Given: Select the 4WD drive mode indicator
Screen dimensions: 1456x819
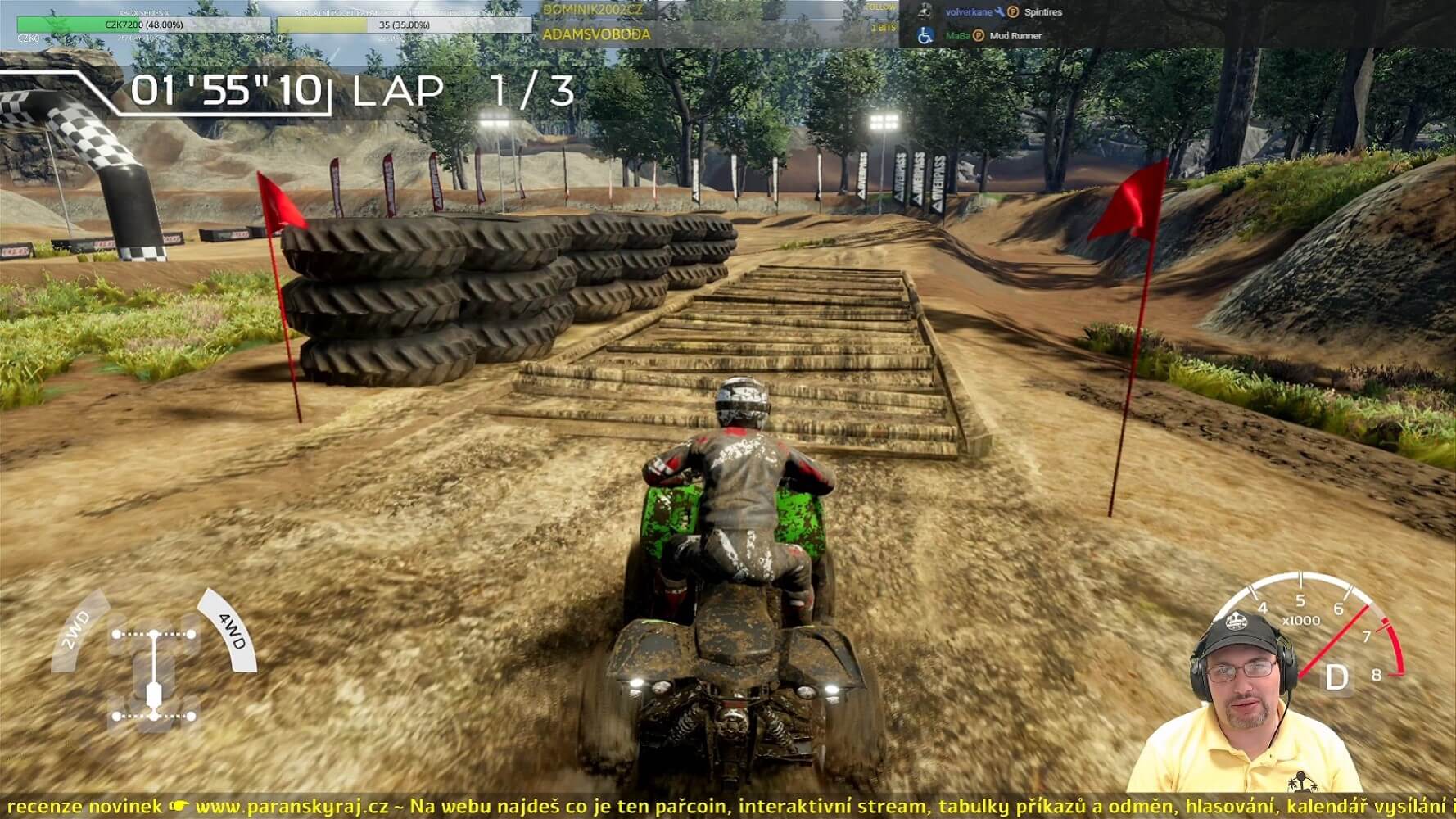Looking at the screenshot, I should click(229, 631).
